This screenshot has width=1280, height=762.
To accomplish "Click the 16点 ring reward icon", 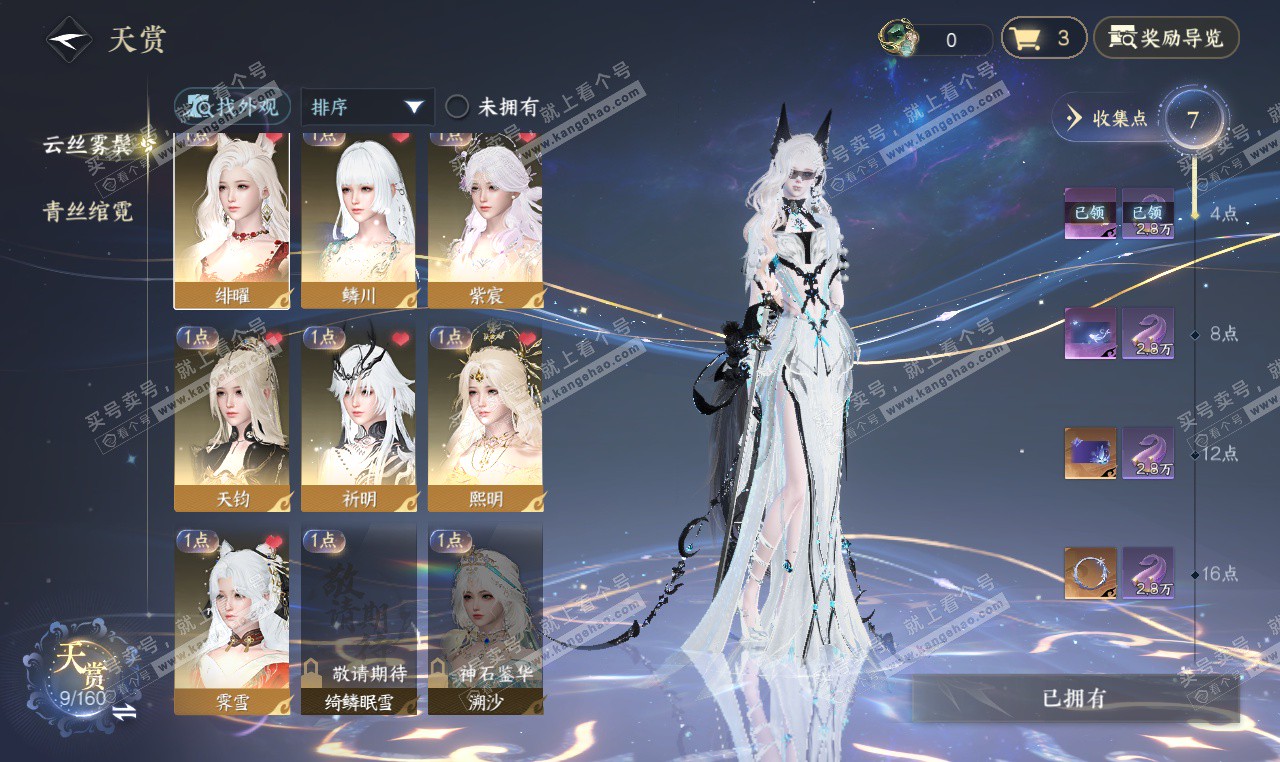I will coord(1089,573).
